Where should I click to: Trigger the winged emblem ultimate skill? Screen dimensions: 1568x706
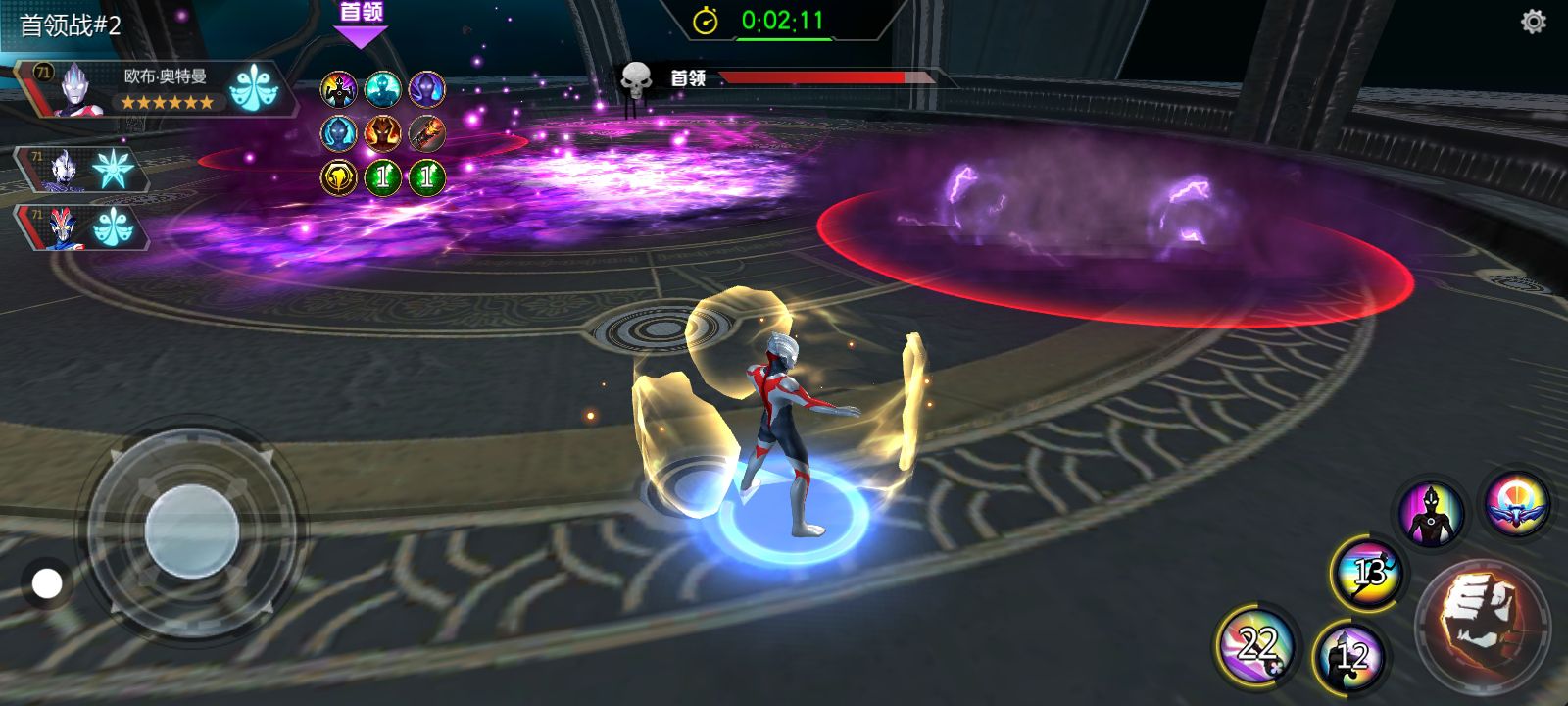pos(1515,503)
